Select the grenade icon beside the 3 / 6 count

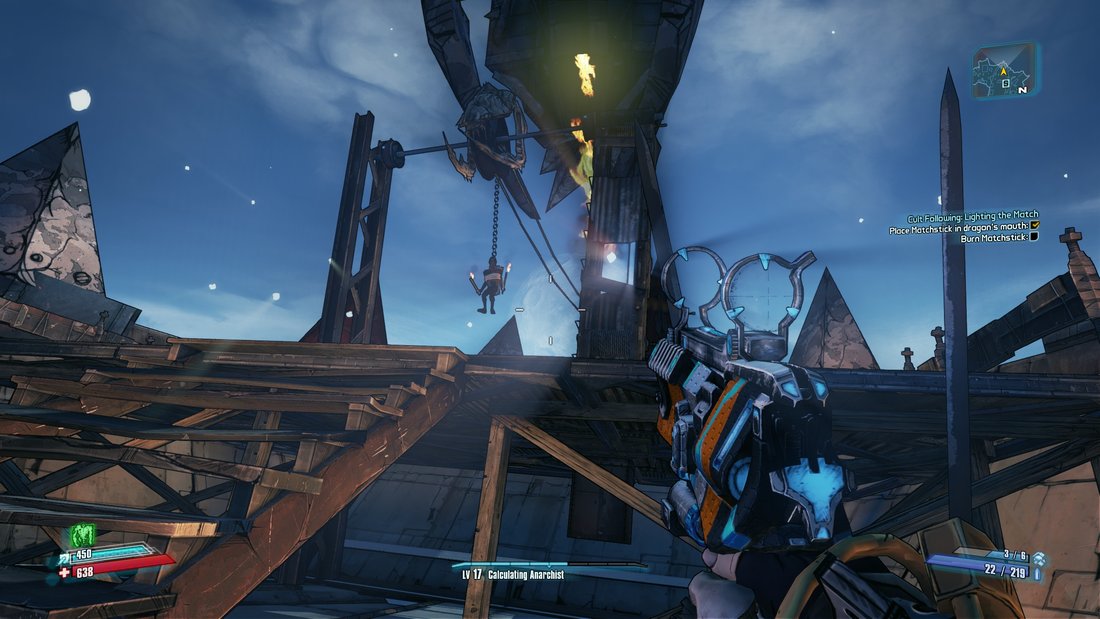coord(1039,558)
